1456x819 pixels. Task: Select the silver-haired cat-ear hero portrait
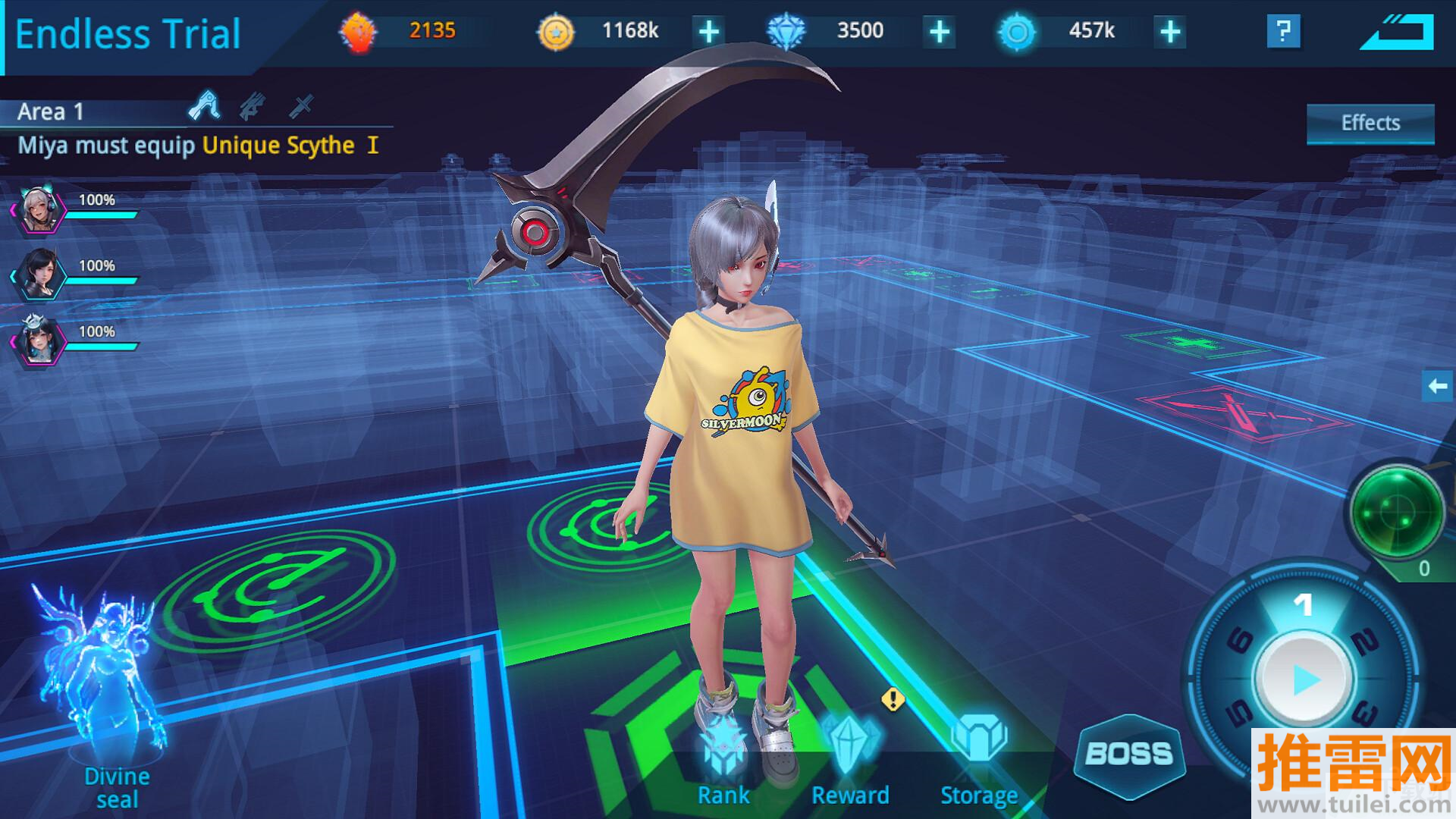point(38,210)
